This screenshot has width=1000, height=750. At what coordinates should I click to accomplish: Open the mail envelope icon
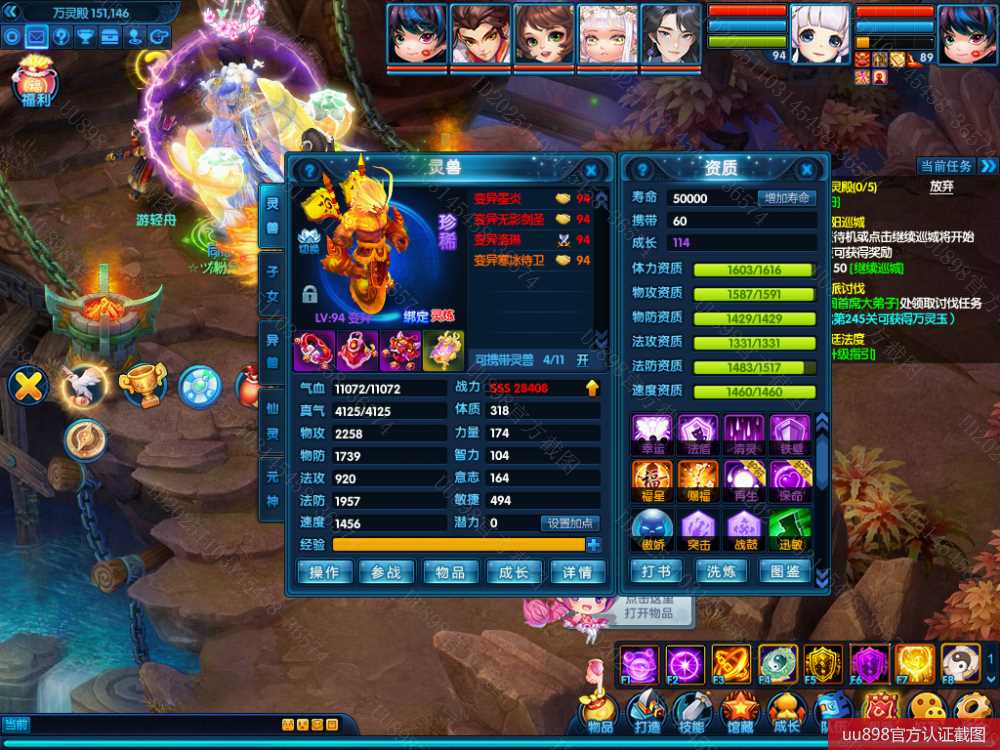point(37,37)
